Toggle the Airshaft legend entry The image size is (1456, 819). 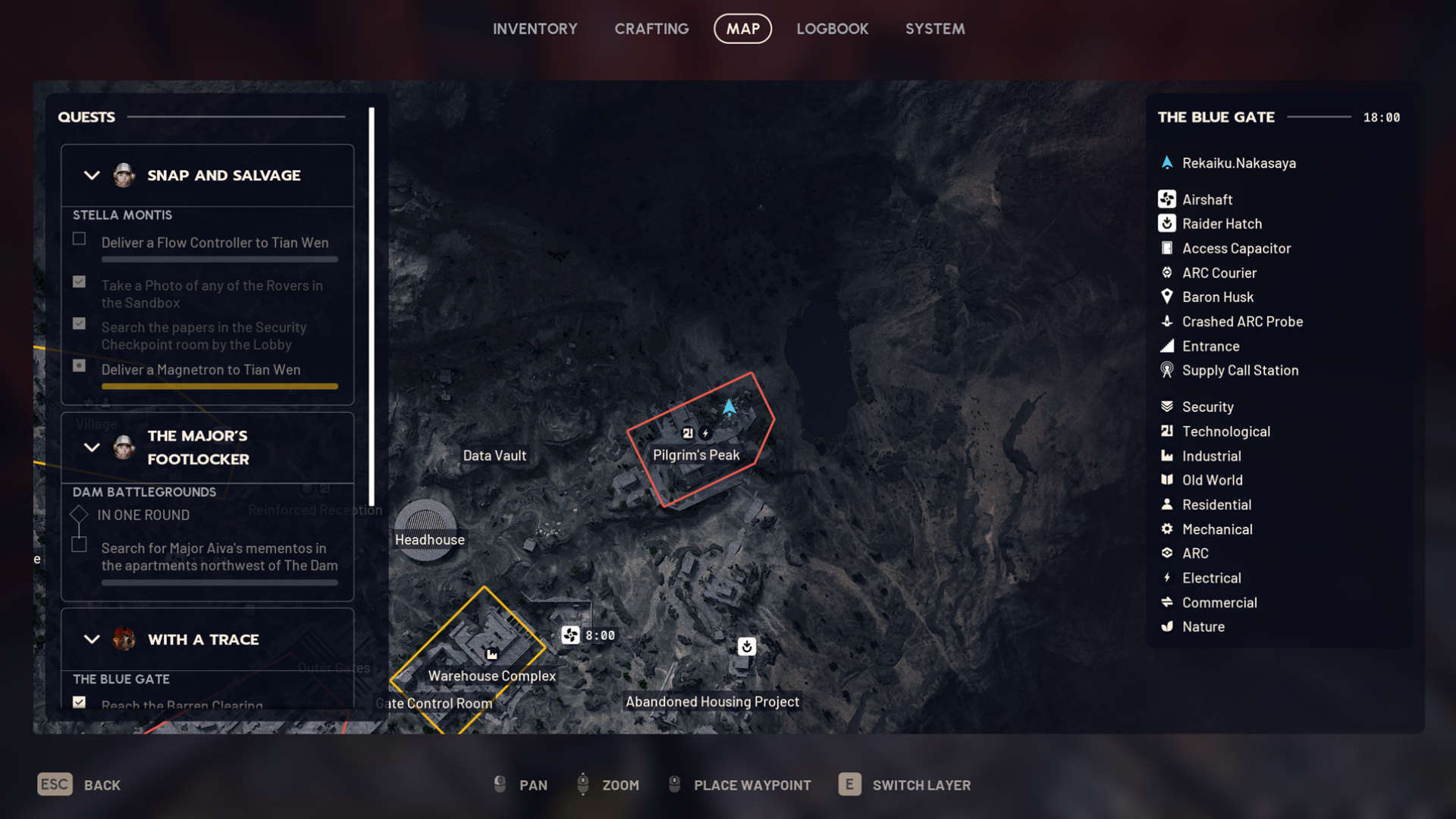pyautogui.click(x=1207, y=199)
